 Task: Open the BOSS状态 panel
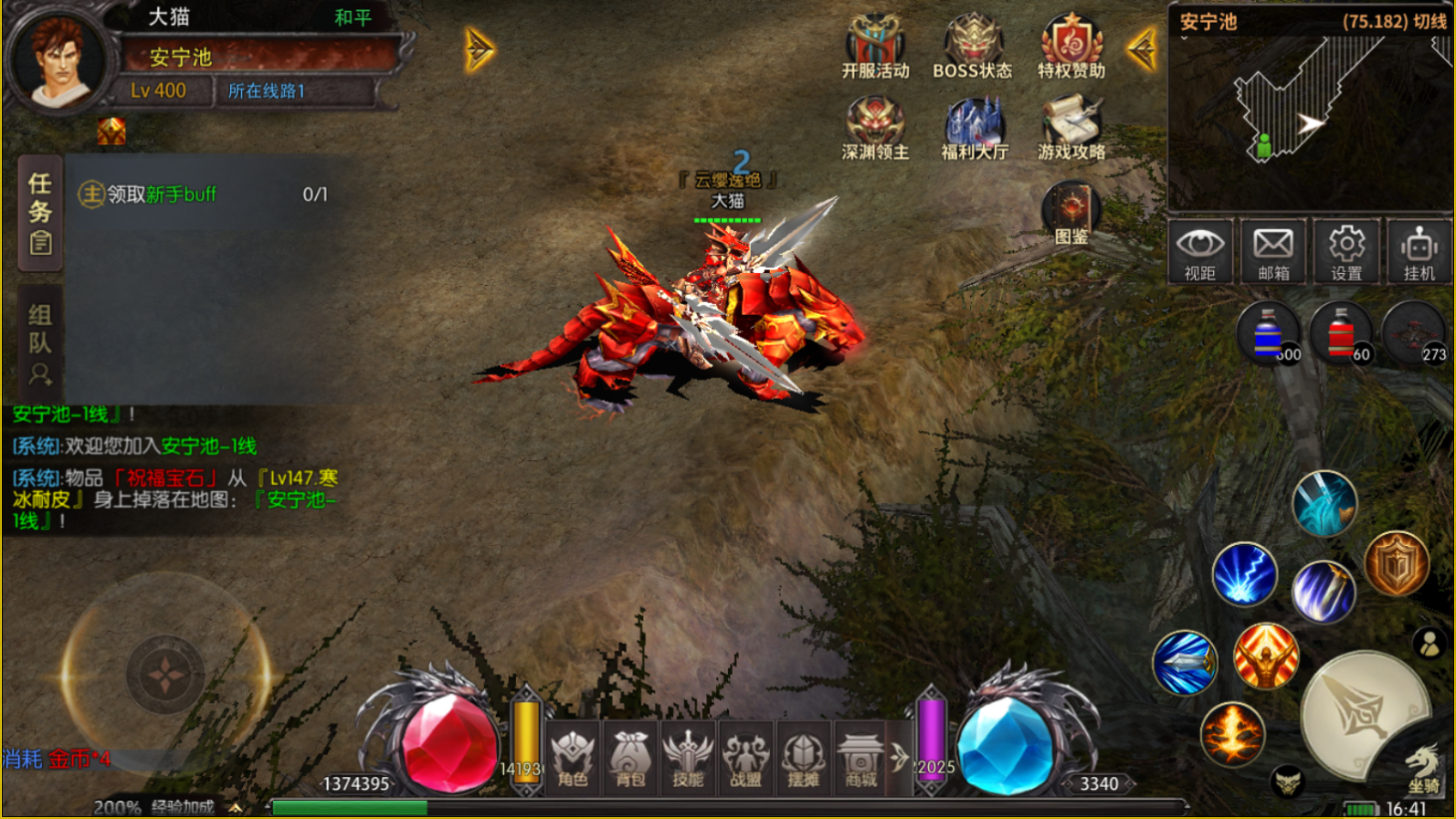[972, 46]
